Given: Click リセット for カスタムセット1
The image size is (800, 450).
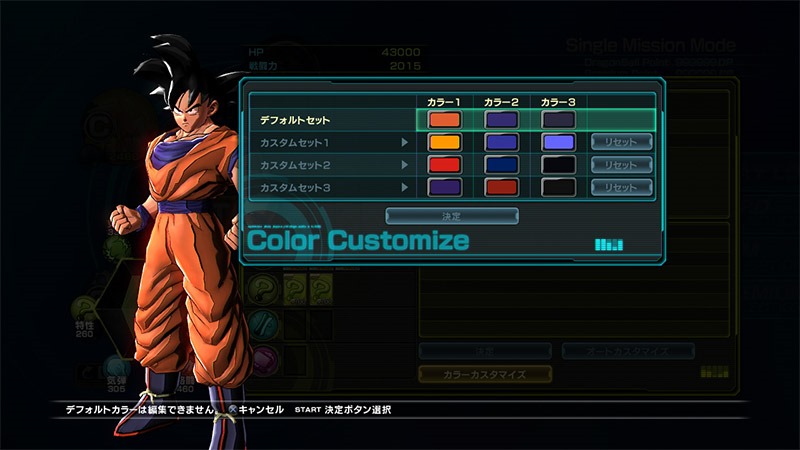Looking at the screenshot, I should click(x=620, y=142).
